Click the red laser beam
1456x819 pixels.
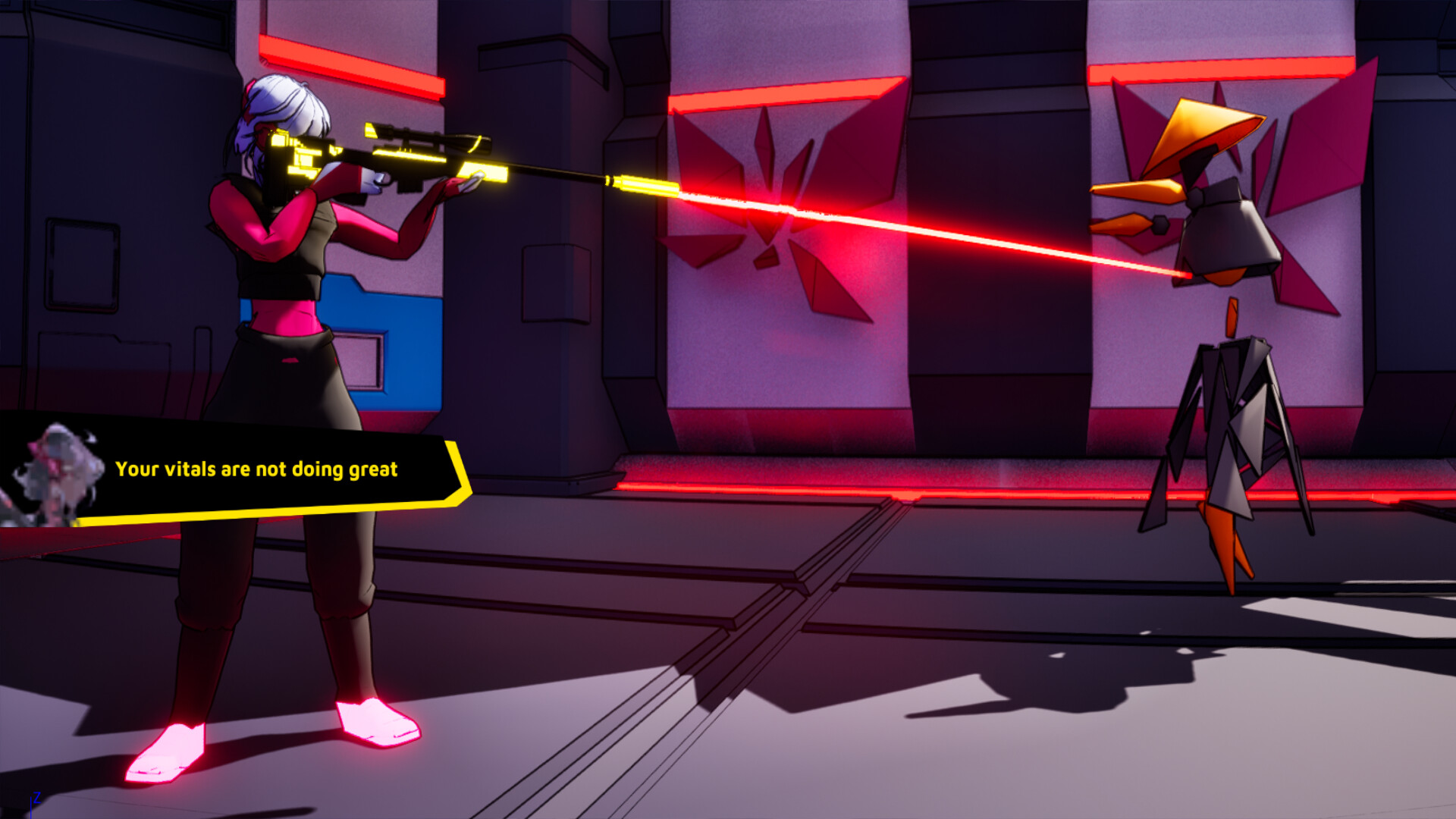coord(910,231)
